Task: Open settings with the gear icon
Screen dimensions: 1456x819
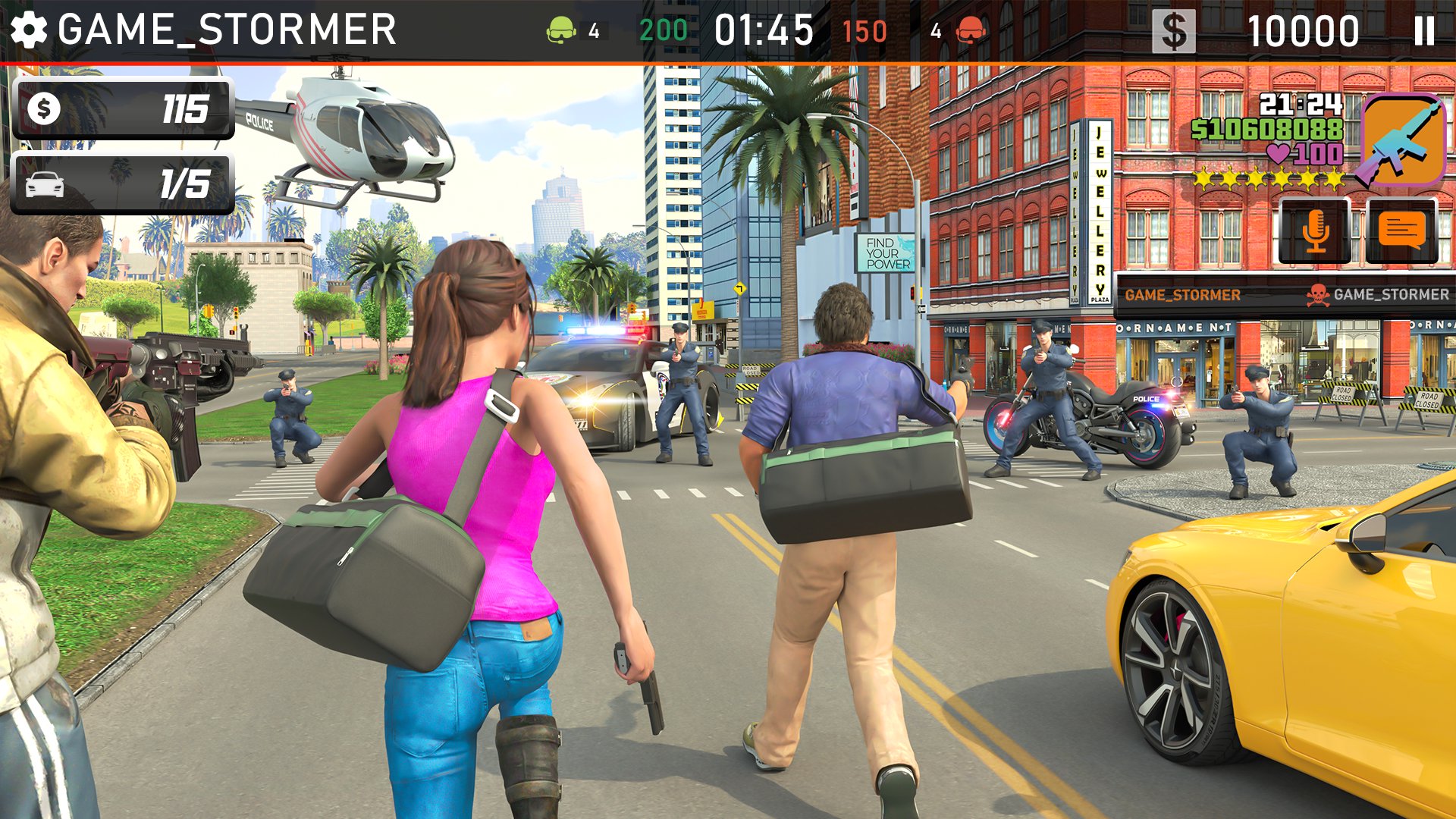Action: (29, 30)
